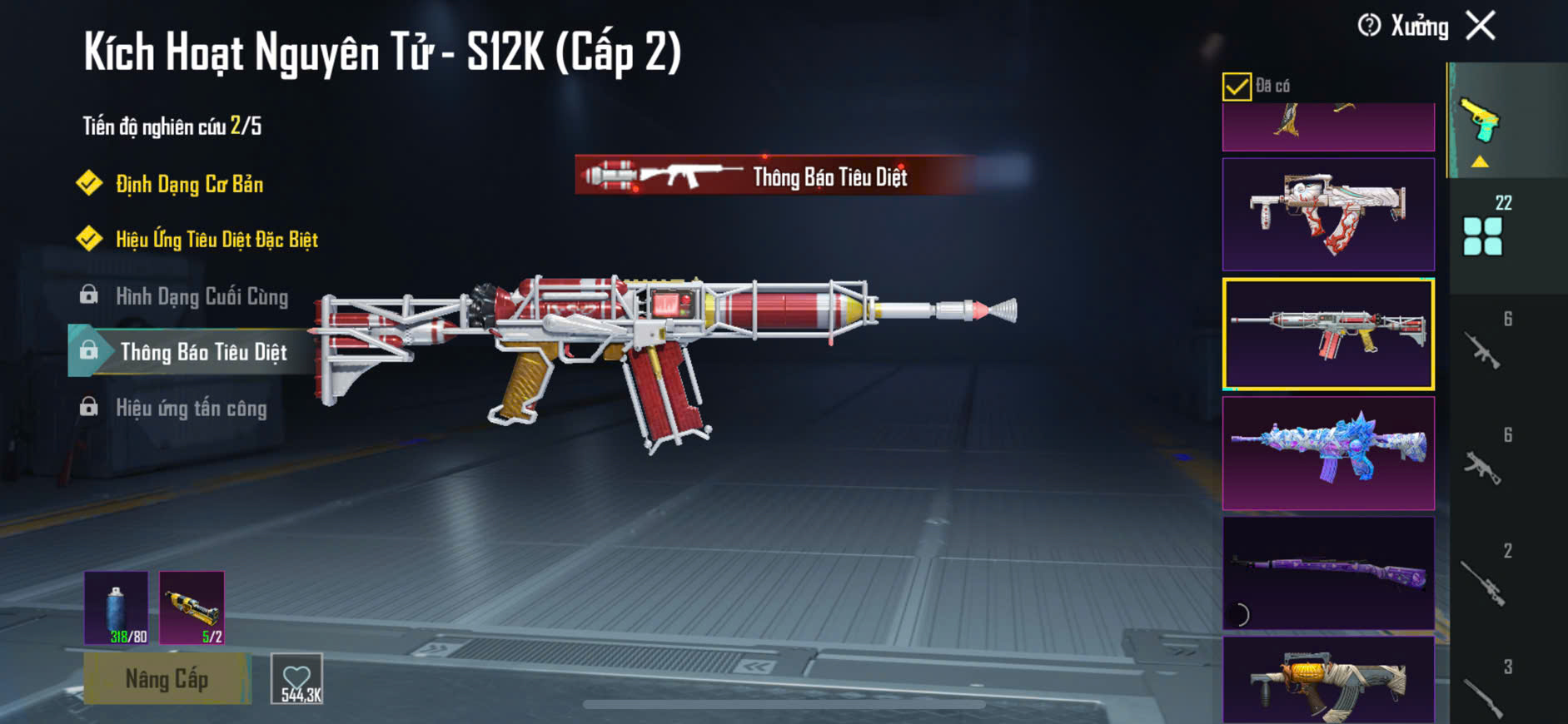Switch to the yellow pistol category tab
Viewport: 1568px width, 724px height.
point(1480,122)
